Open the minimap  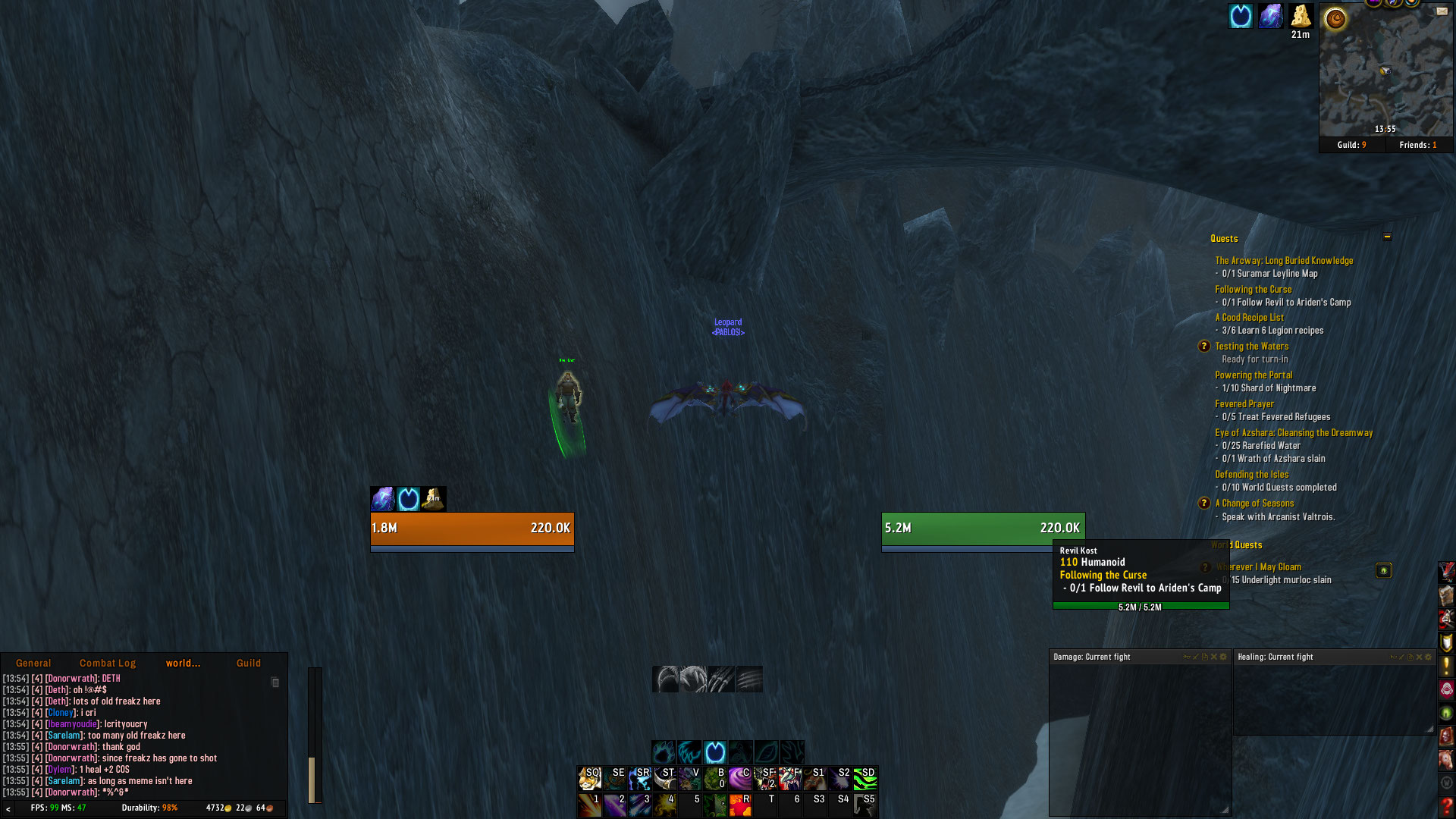pos(1385,72)
